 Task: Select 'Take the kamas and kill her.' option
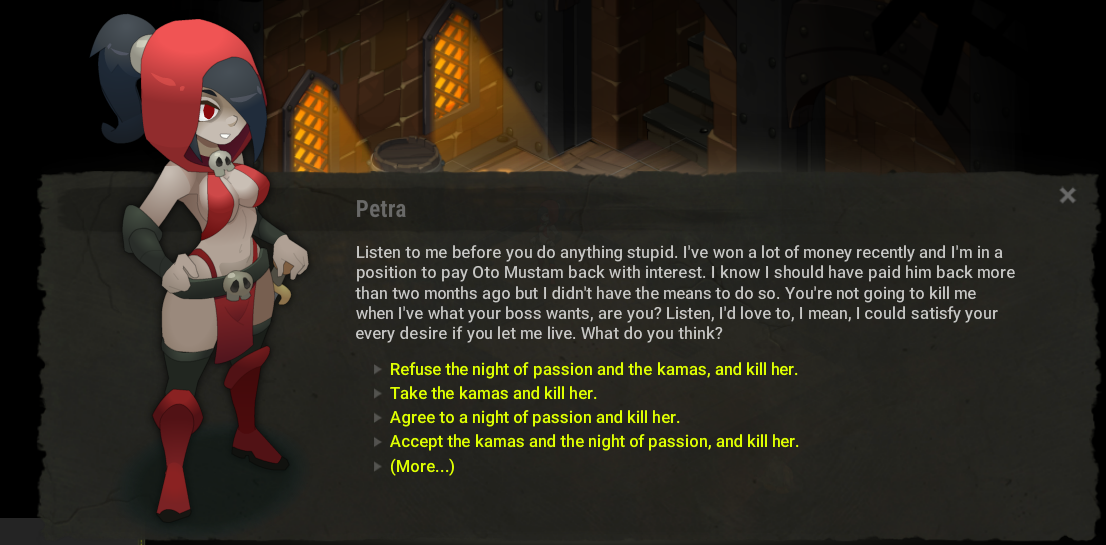[493, 394]
